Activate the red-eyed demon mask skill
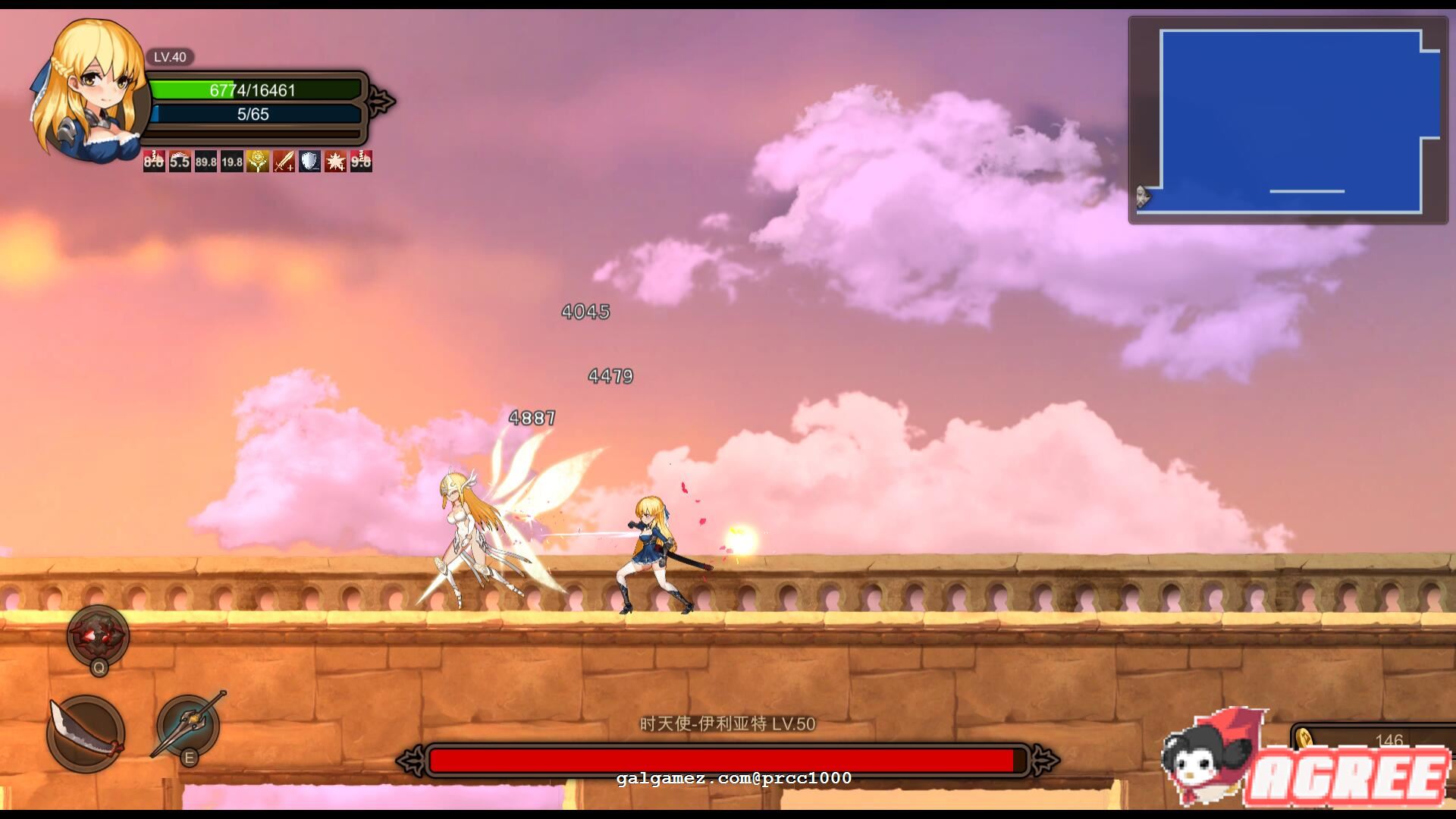 pos(99,635)
